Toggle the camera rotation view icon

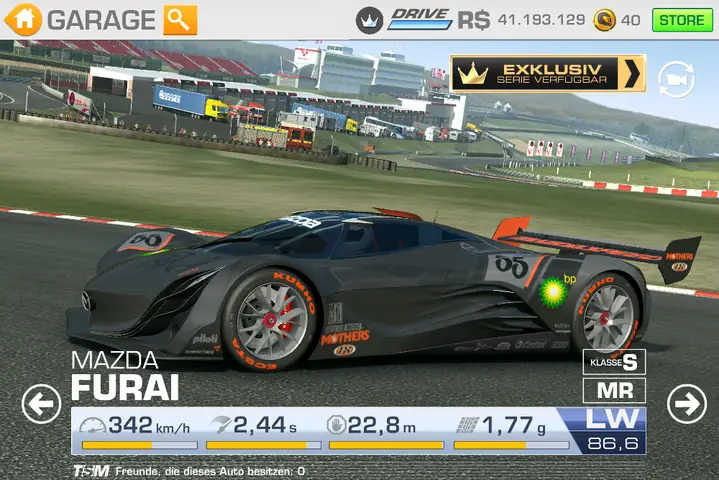(677, 78)
